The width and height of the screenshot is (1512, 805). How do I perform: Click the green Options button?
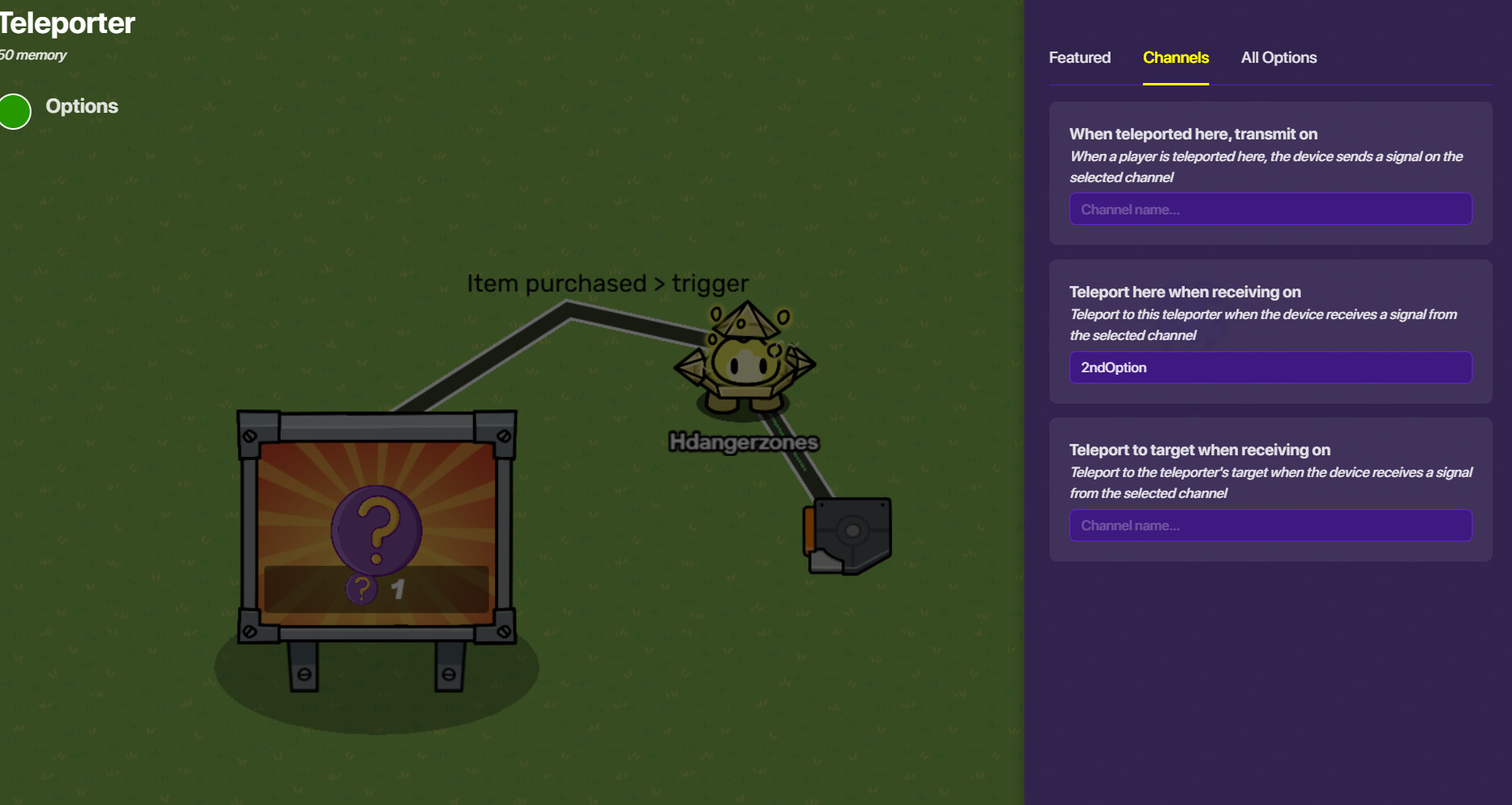[15, 111]
